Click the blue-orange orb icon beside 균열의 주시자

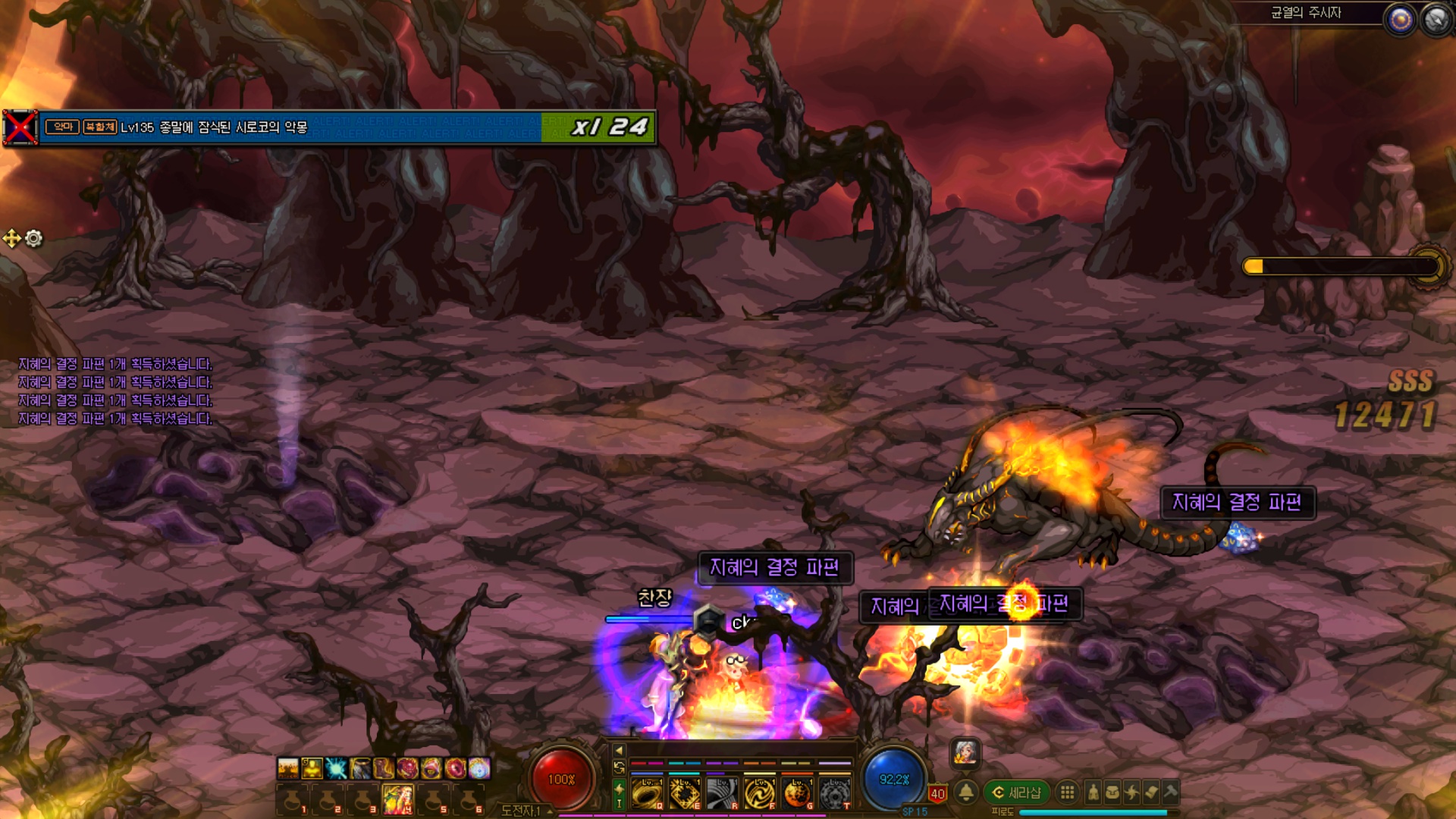click(1400, 20)
